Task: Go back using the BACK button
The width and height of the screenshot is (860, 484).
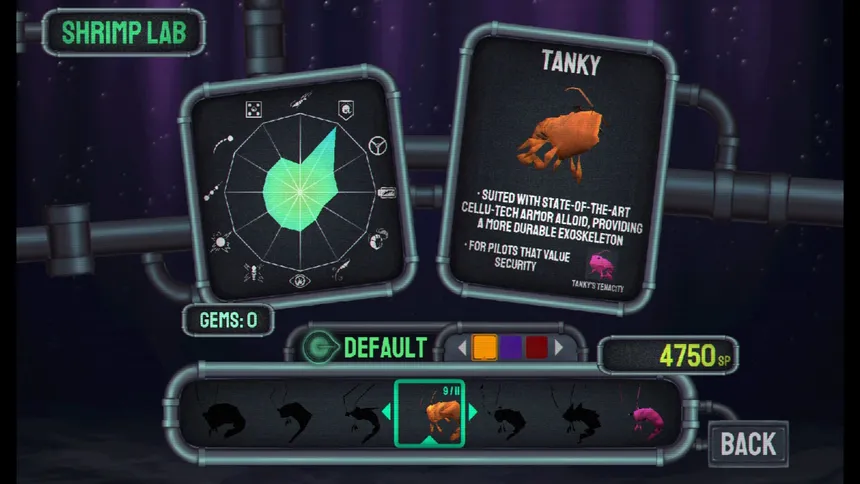Action: click(x=748, y=442)
